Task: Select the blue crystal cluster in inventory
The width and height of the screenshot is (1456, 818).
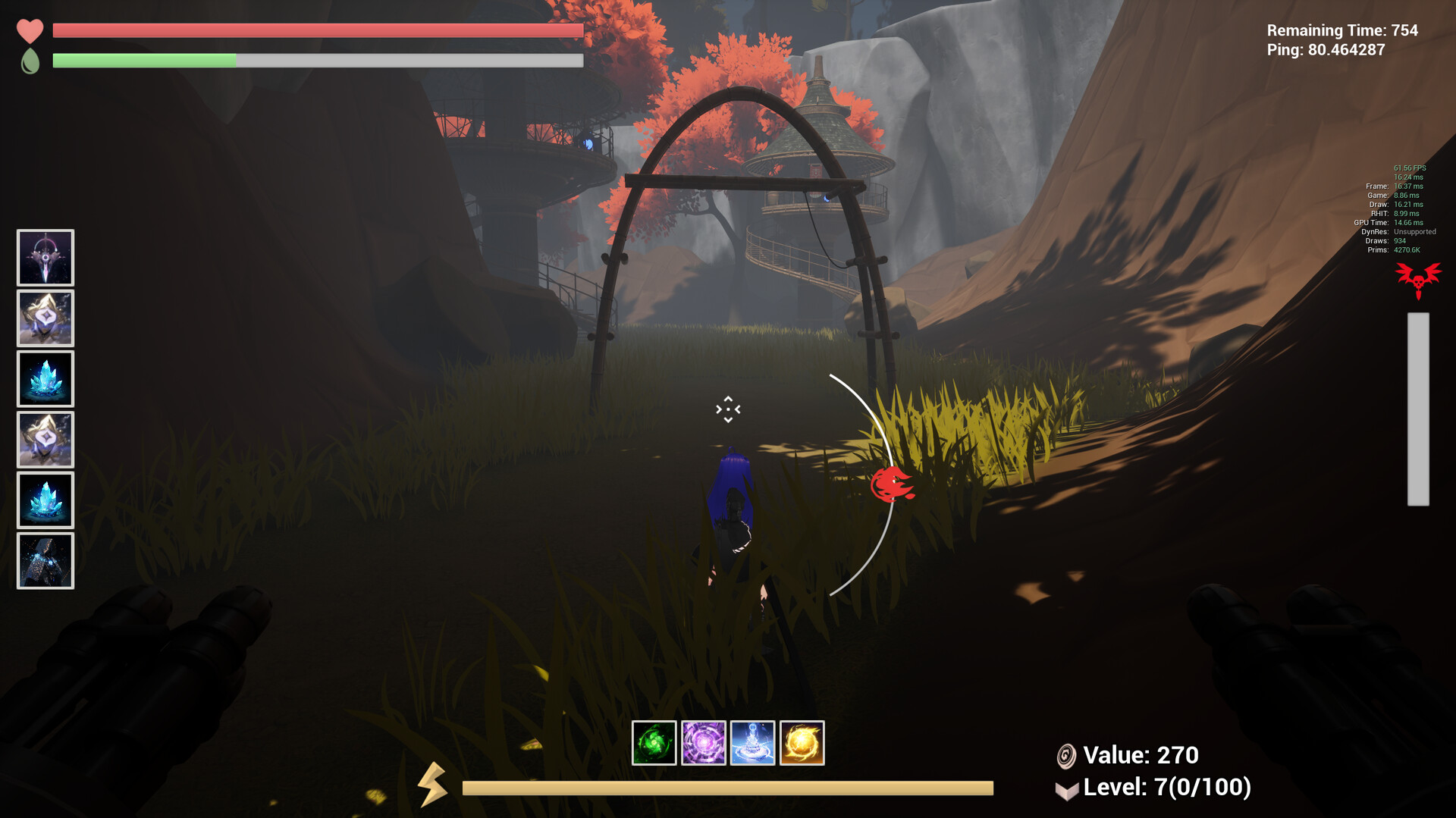Action: click(45, 378)
